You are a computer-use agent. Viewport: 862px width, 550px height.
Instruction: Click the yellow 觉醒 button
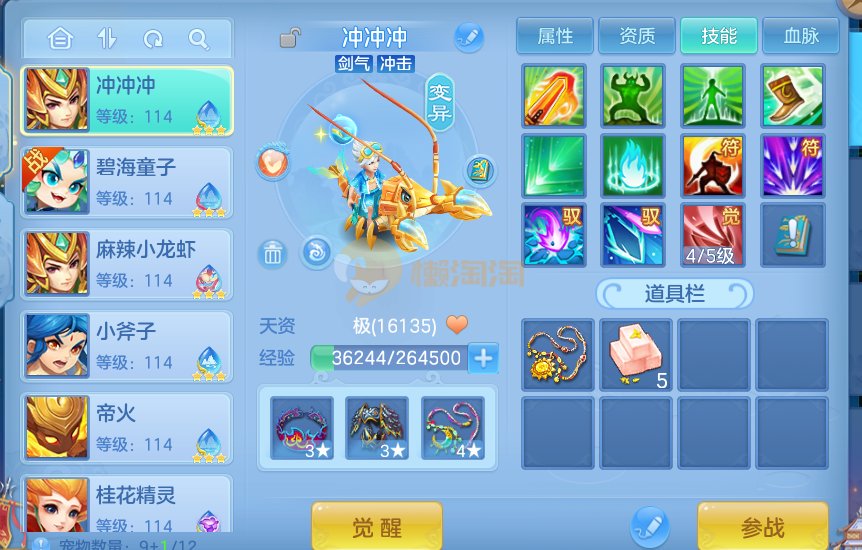click(x=377, y=527)
